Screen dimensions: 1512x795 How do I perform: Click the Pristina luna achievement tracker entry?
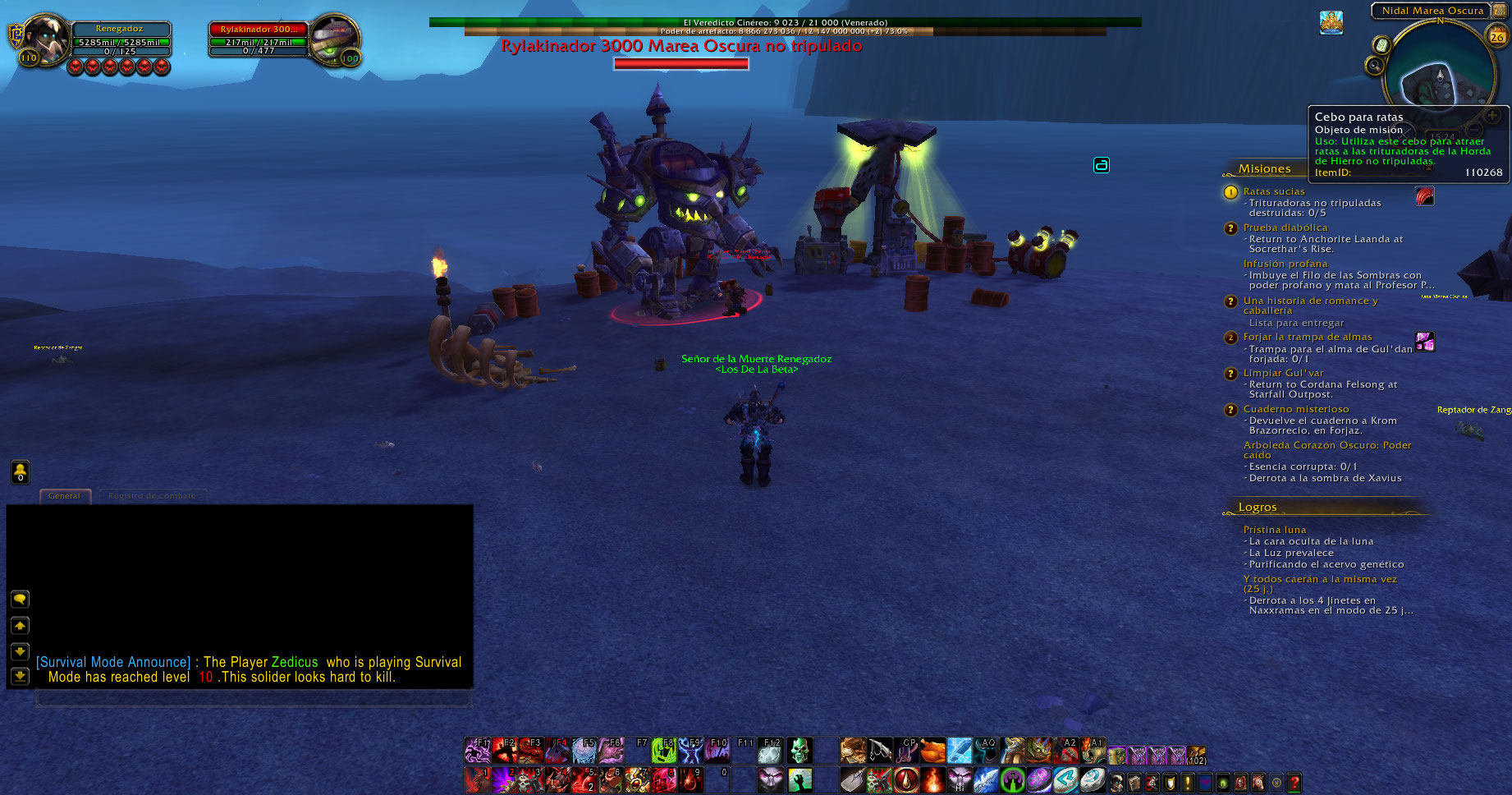[x=1274, y=530]
